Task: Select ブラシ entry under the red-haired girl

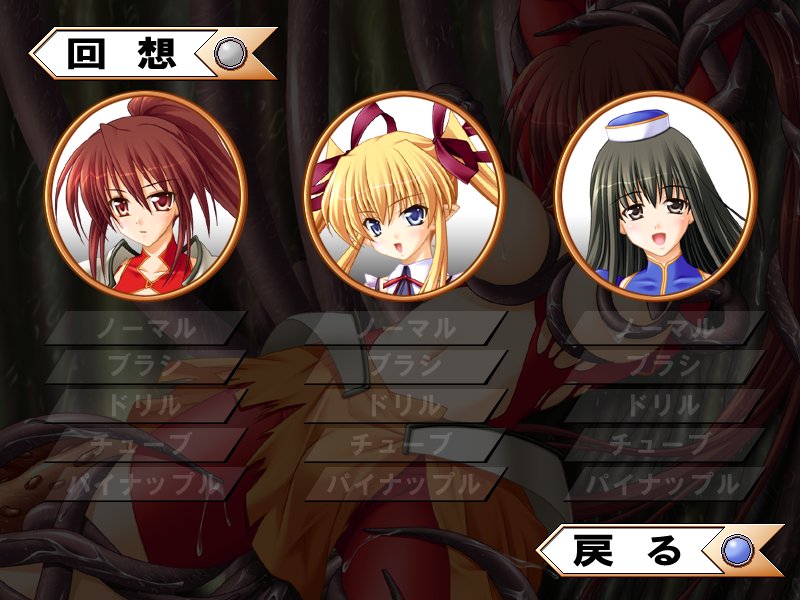Action: point(146,367)
